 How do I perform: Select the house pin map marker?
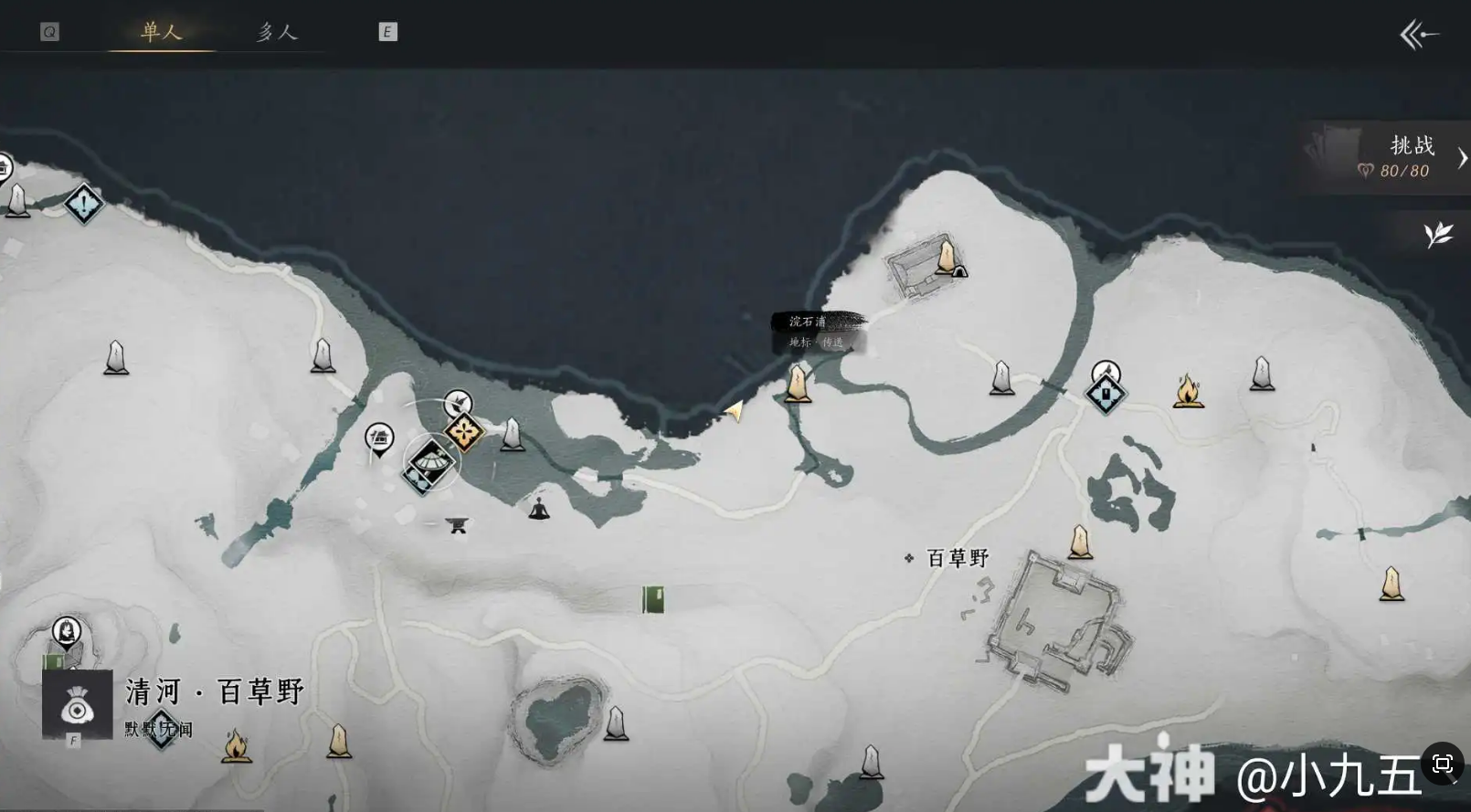tap(379, 439)
